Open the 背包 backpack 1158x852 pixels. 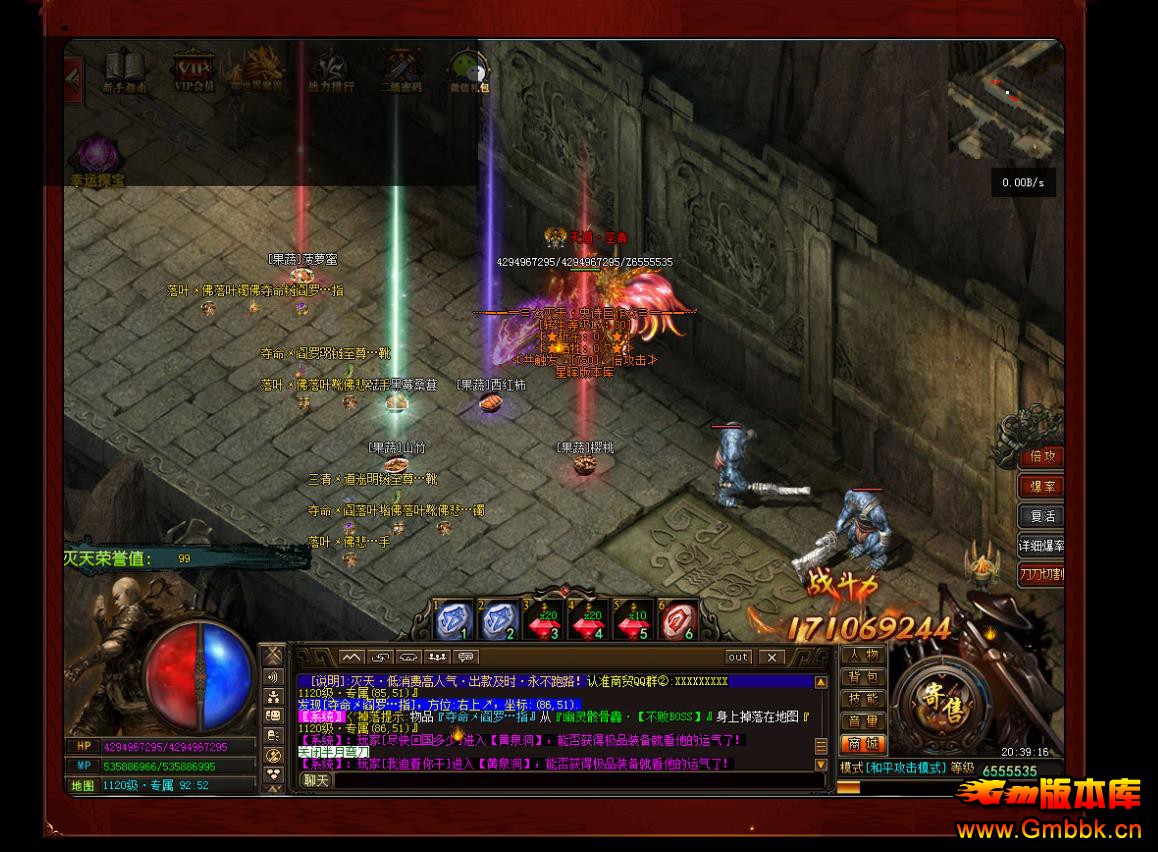click(862, 678)
